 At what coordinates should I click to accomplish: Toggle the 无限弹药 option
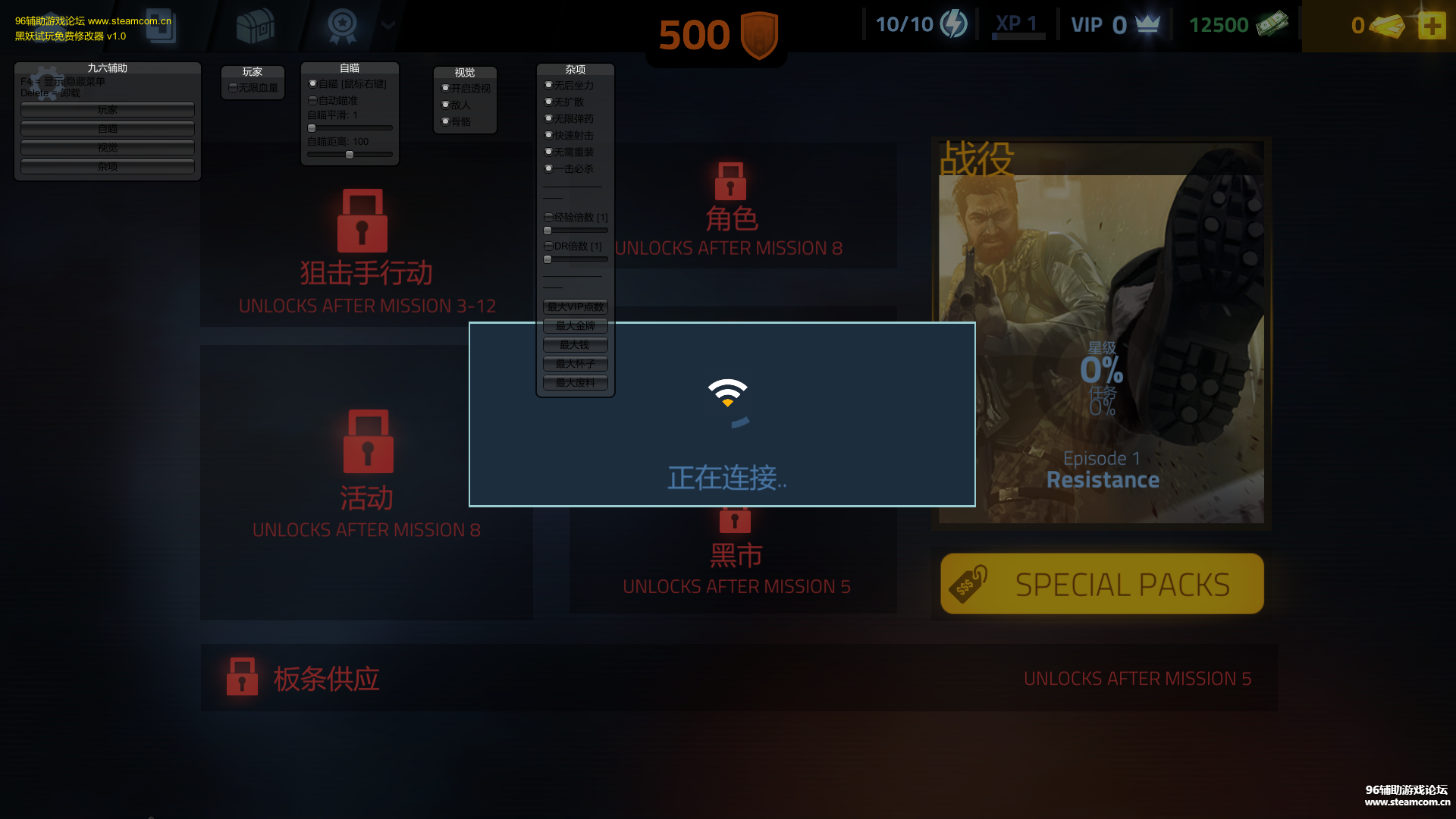click(548, 118)
